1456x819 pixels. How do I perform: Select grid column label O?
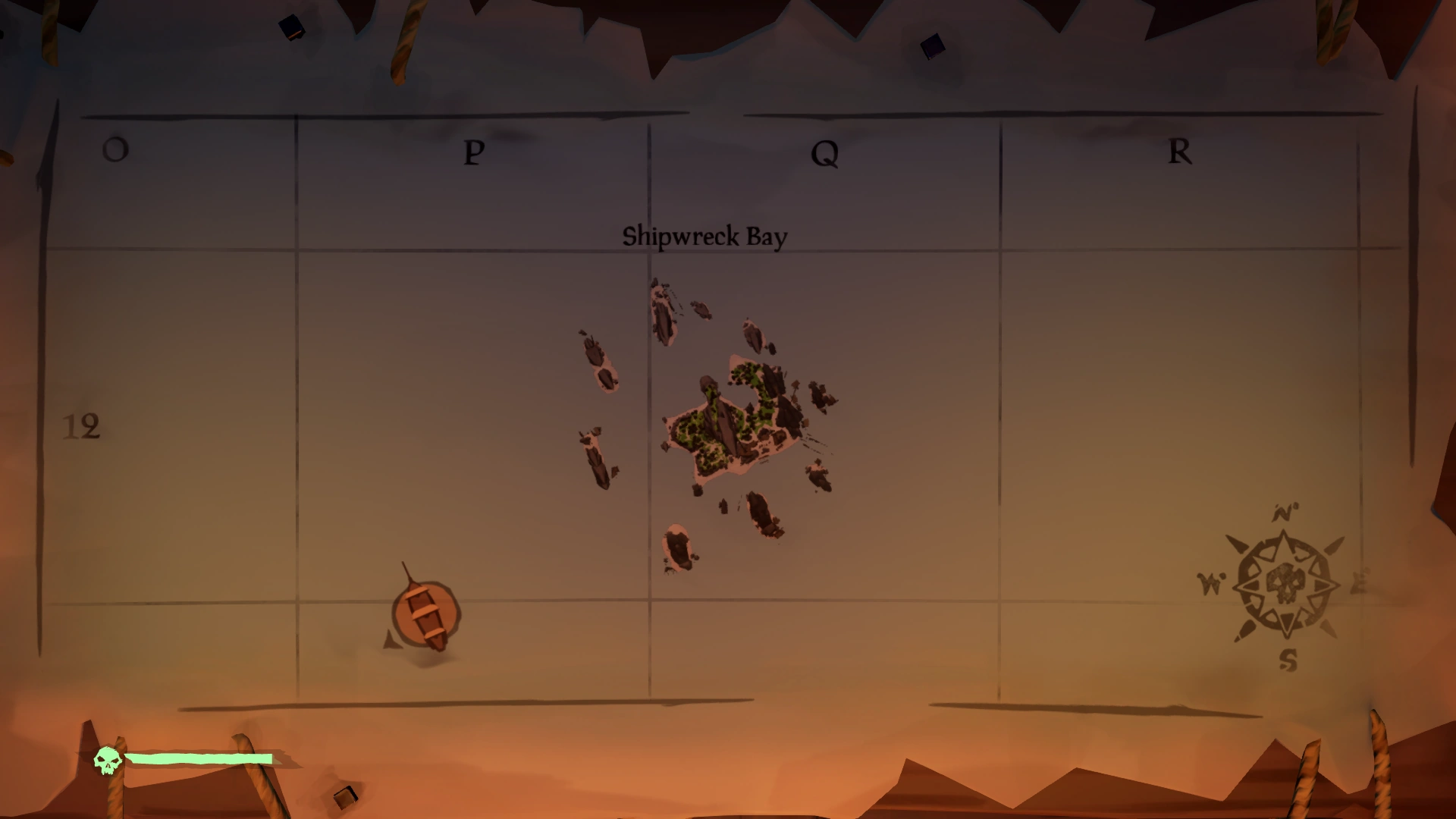pyautogui.click(x=114, y=149)
